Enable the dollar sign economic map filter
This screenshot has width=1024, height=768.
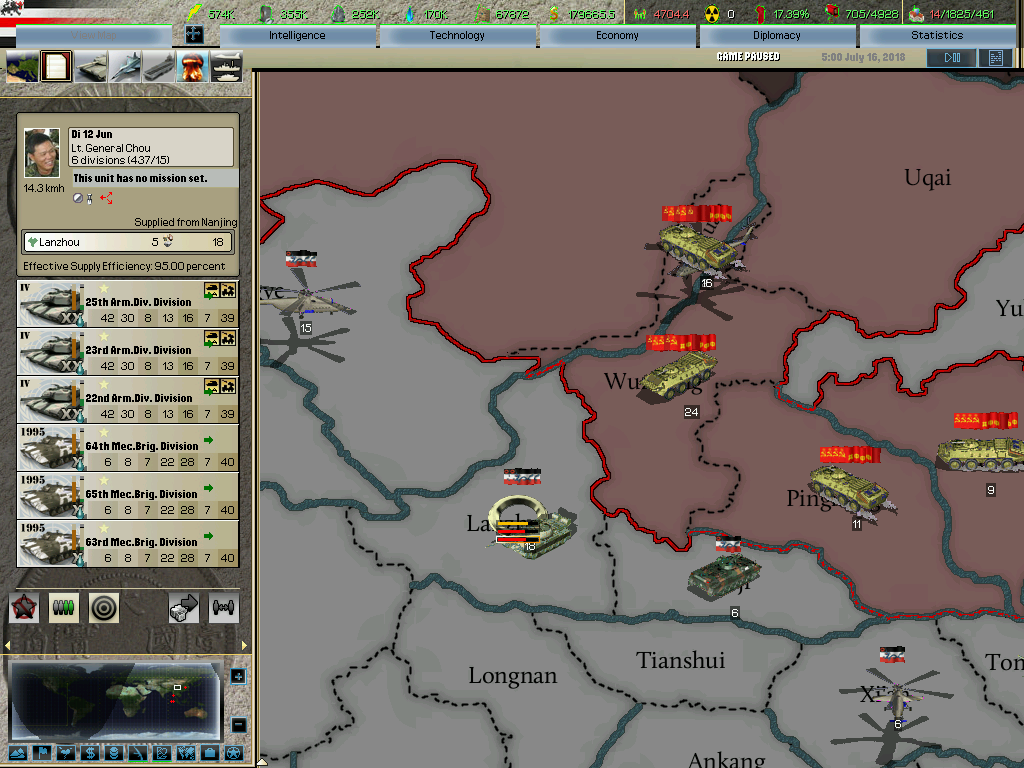pyautogui.click(x=90, y=753)
